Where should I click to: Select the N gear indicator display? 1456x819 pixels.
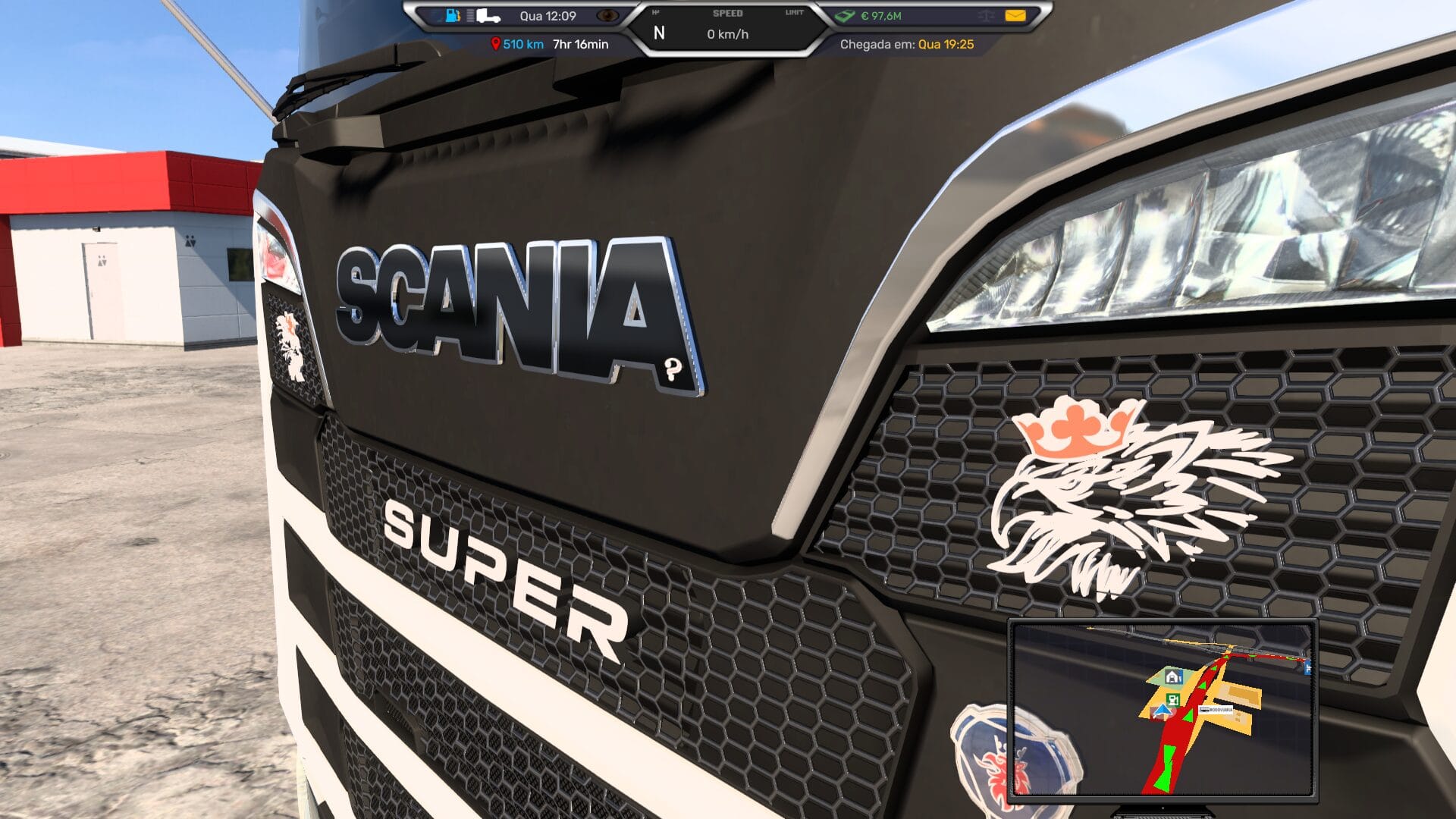tap(659, 32)
